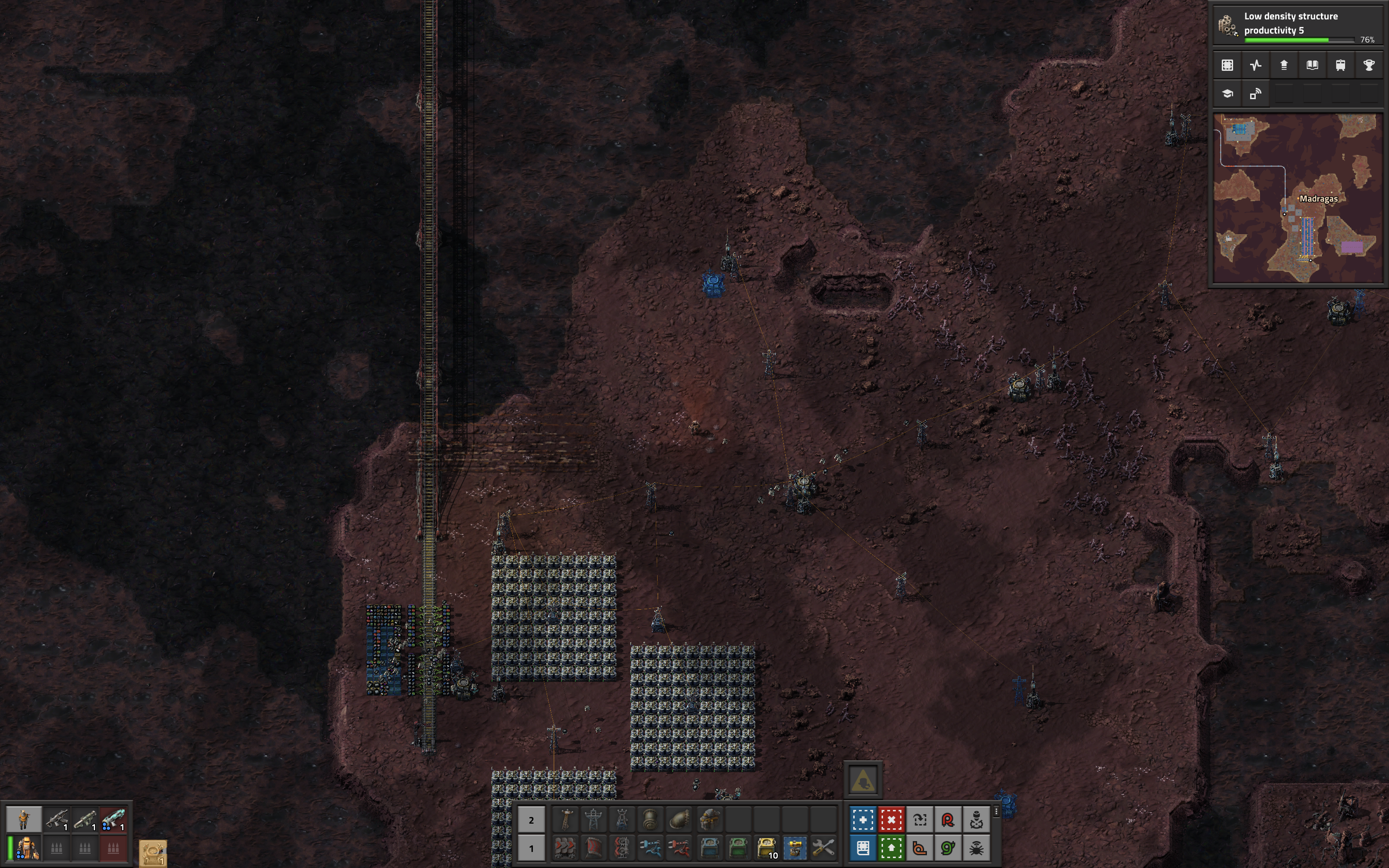Open the trains overview button

click(1340, 66)
